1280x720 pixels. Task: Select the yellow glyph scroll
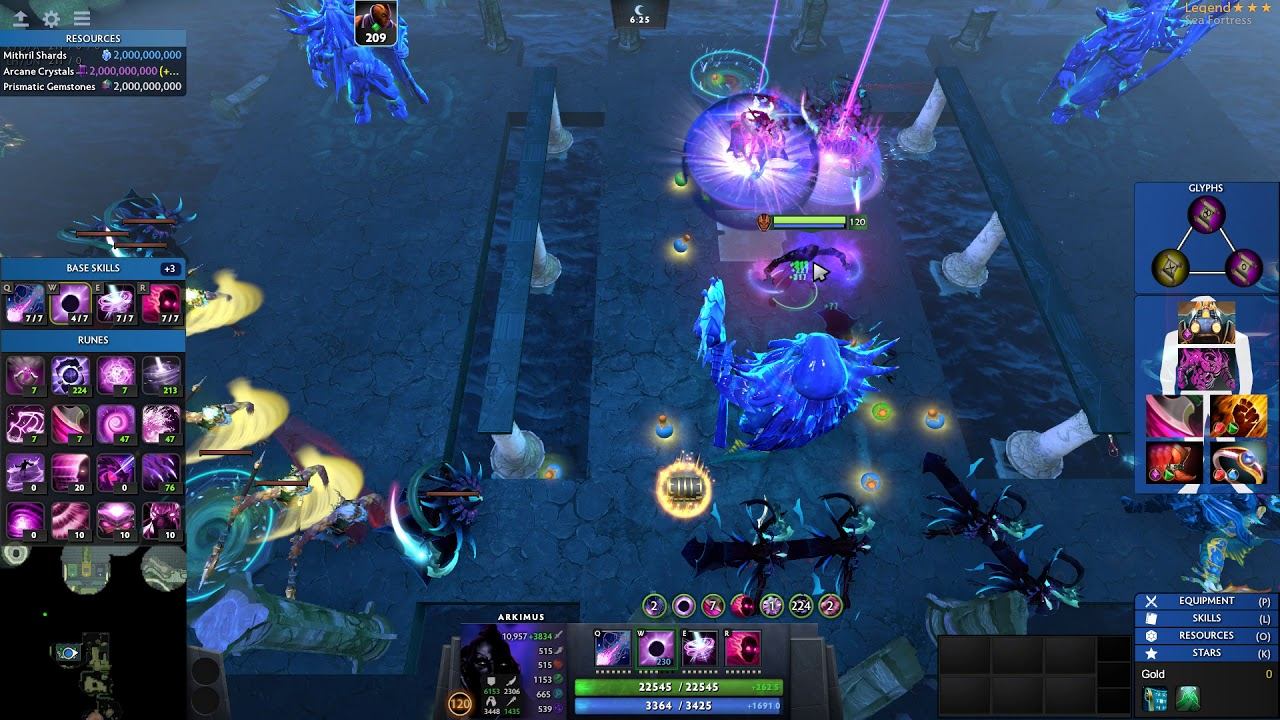click(x=1170, y=266)
